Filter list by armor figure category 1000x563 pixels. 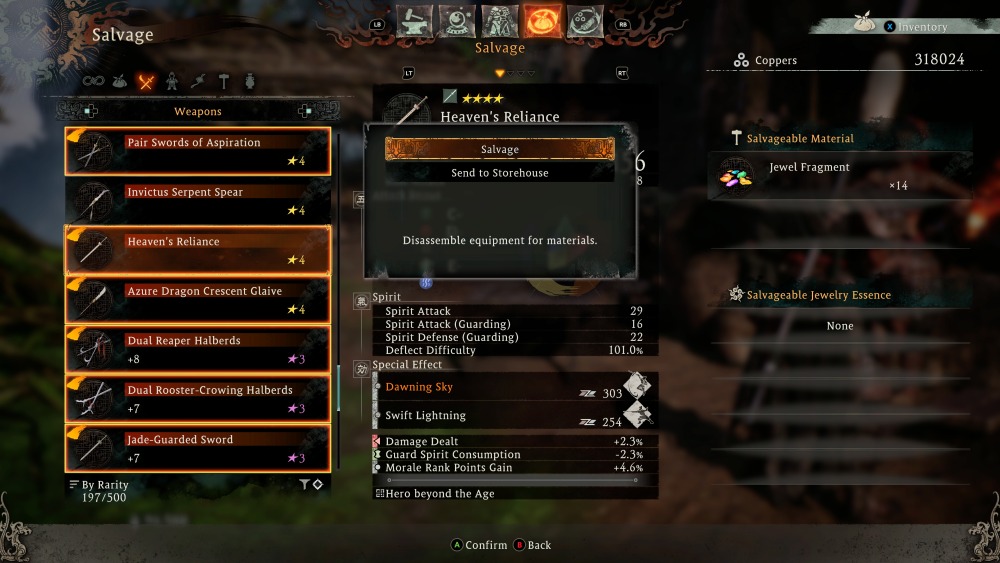click(x=172, y=82)
